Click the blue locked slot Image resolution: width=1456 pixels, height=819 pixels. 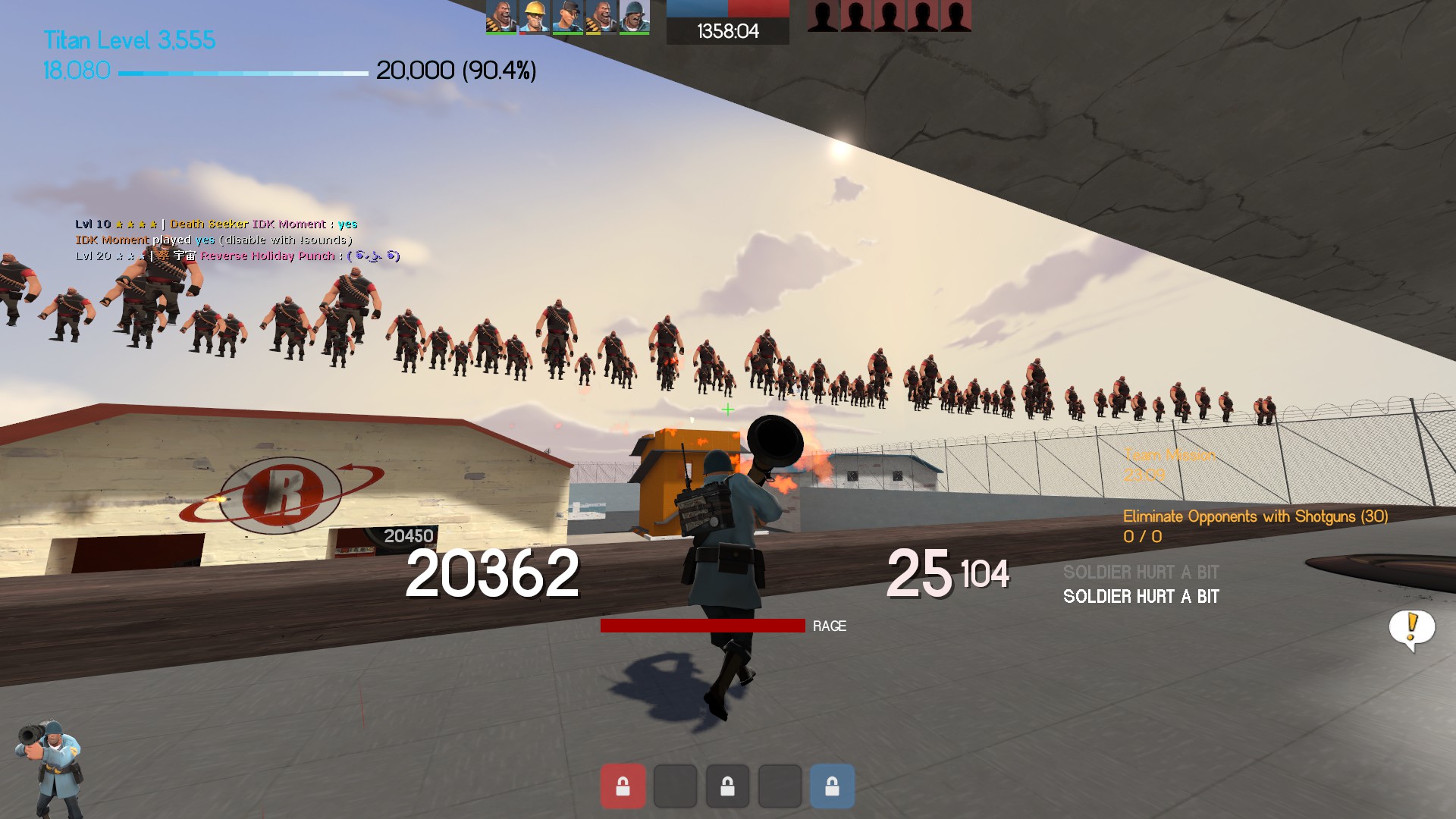(832, 786)
